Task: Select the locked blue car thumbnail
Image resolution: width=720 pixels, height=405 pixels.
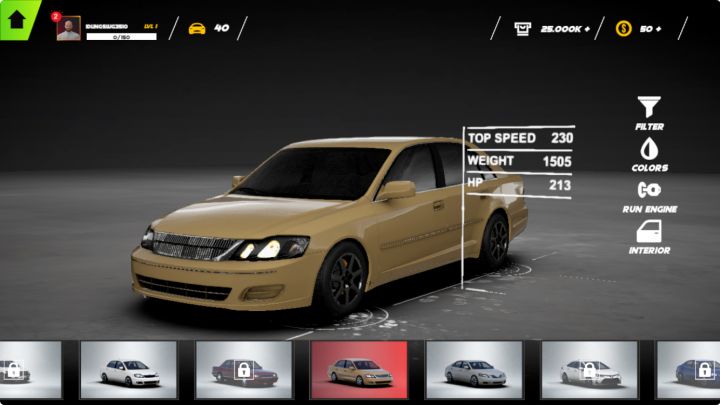Action: point(694,370)
